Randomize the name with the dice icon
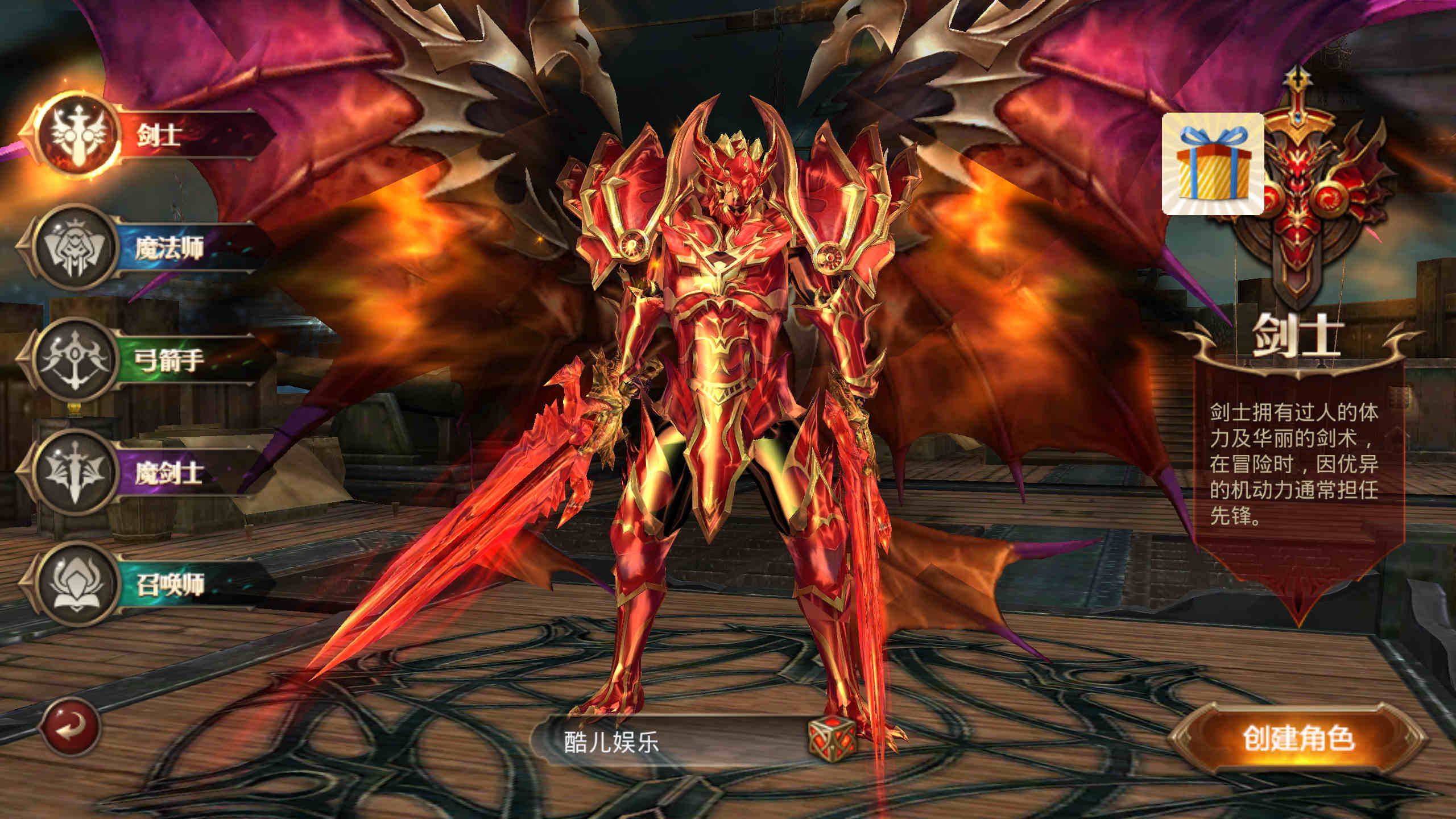Viewport: 1456px width, 819px height. 832,738
